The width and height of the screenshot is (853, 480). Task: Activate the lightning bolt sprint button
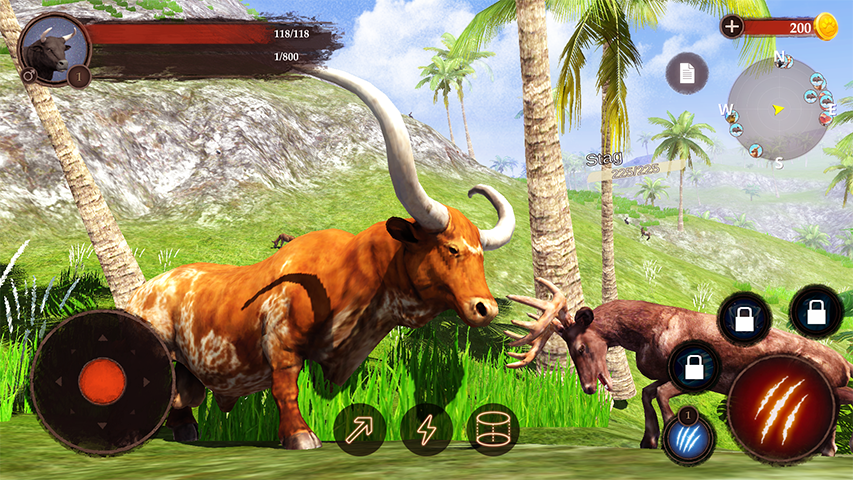pyautogui.click(x=427, y=430)
